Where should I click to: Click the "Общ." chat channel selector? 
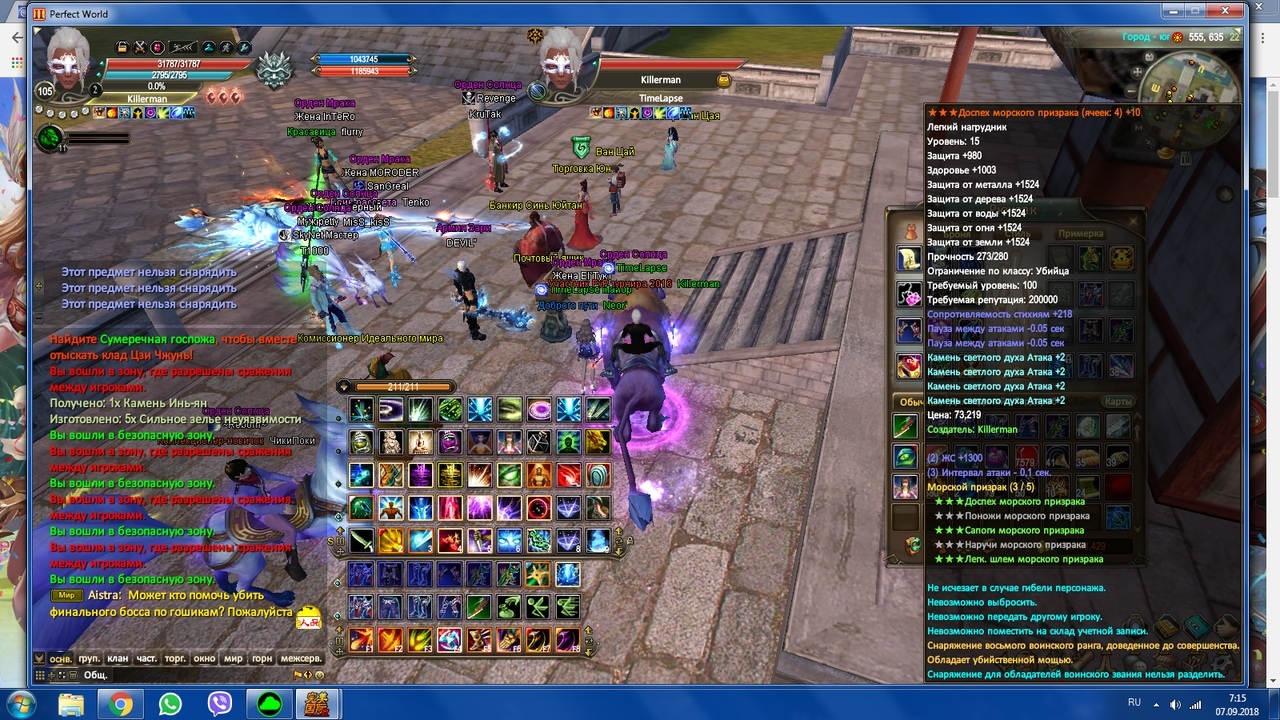(95, 675)
